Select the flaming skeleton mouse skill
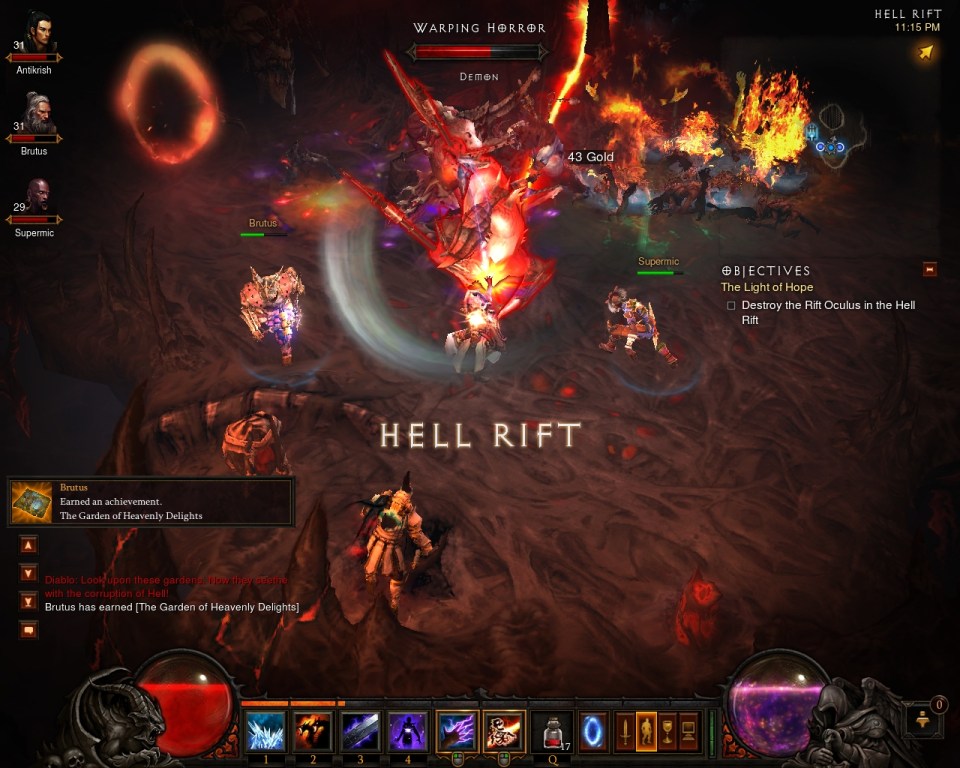The width and height of the screenshot is (960, 768). pyautogui.click(x=505, y=731)
